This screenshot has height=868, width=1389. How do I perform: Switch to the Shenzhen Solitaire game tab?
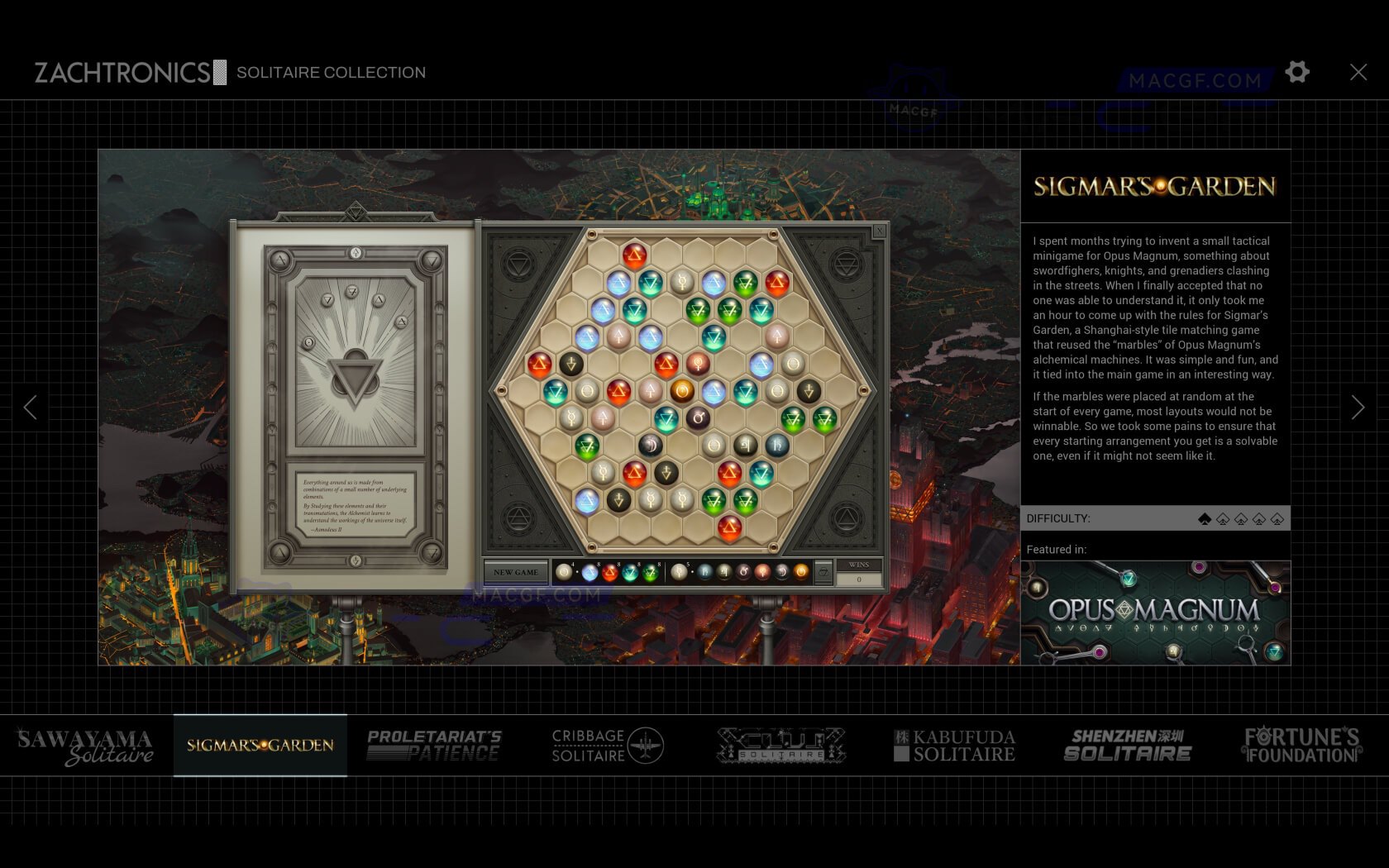click(1130, 745)
